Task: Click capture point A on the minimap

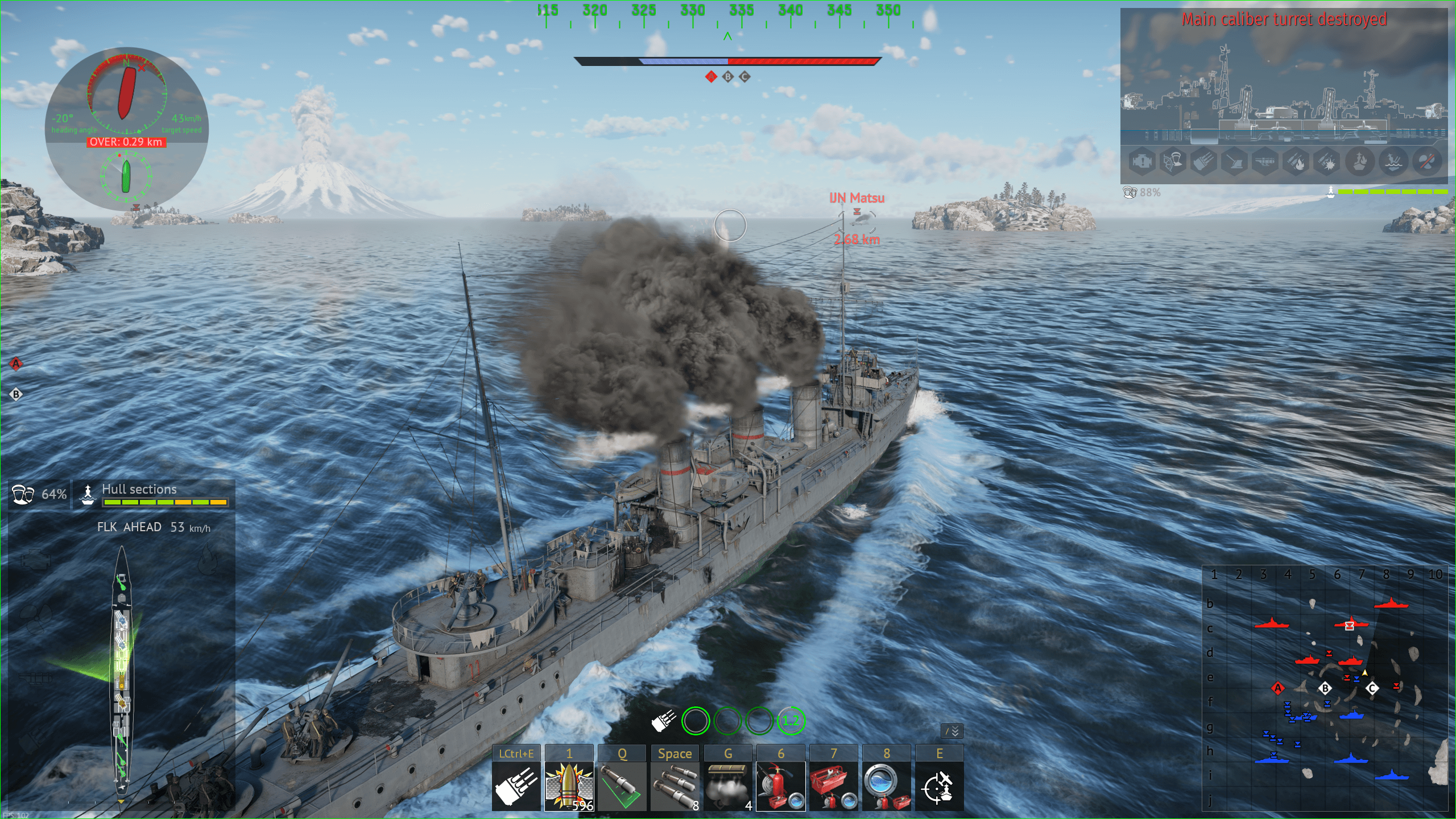Action: pos(1277,688)
